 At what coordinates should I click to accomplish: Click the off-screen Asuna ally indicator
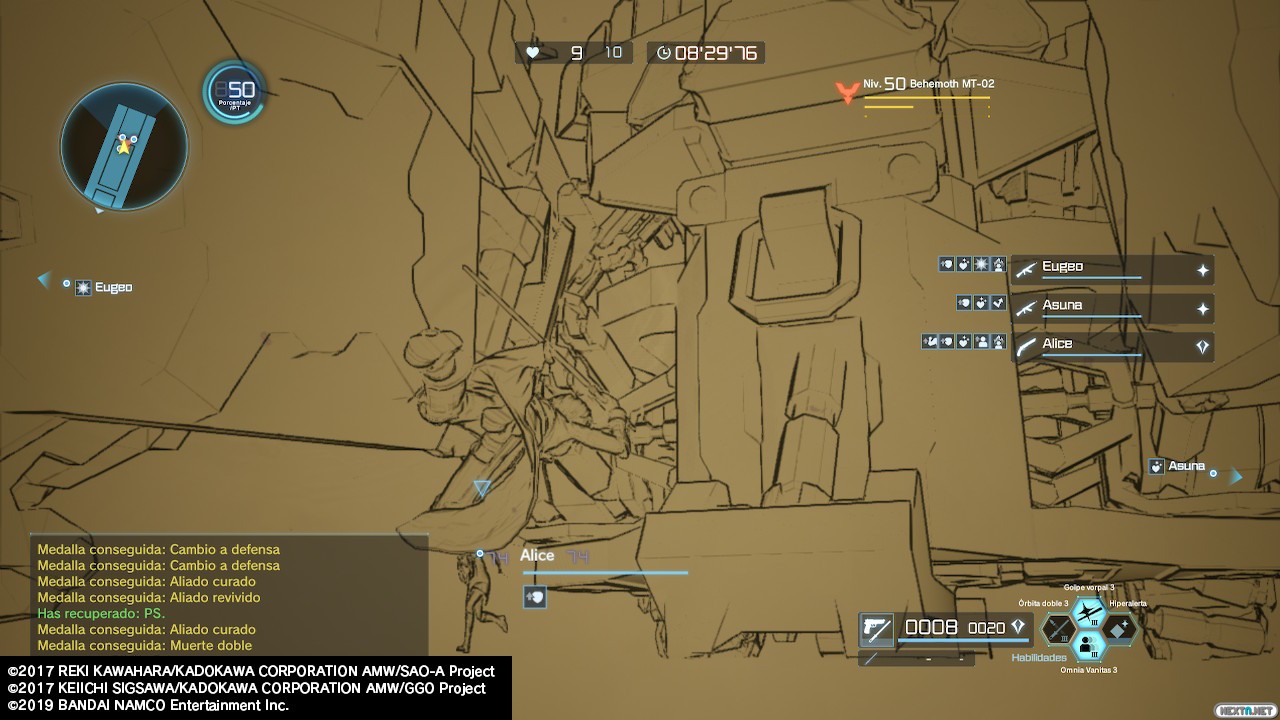(x=1195, y=468)
